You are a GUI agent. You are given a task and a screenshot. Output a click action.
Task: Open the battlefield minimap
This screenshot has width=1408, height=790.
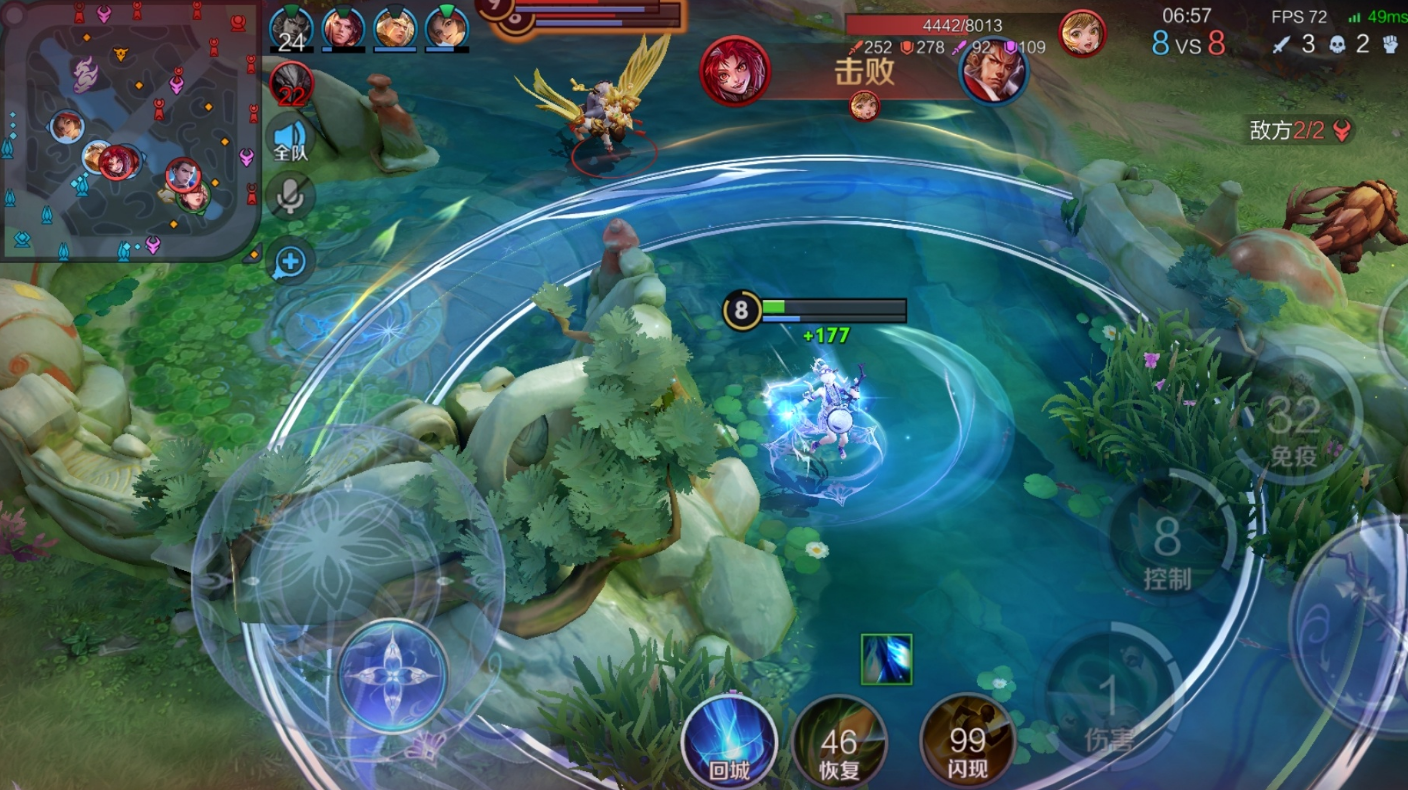[x=130, y=130]
